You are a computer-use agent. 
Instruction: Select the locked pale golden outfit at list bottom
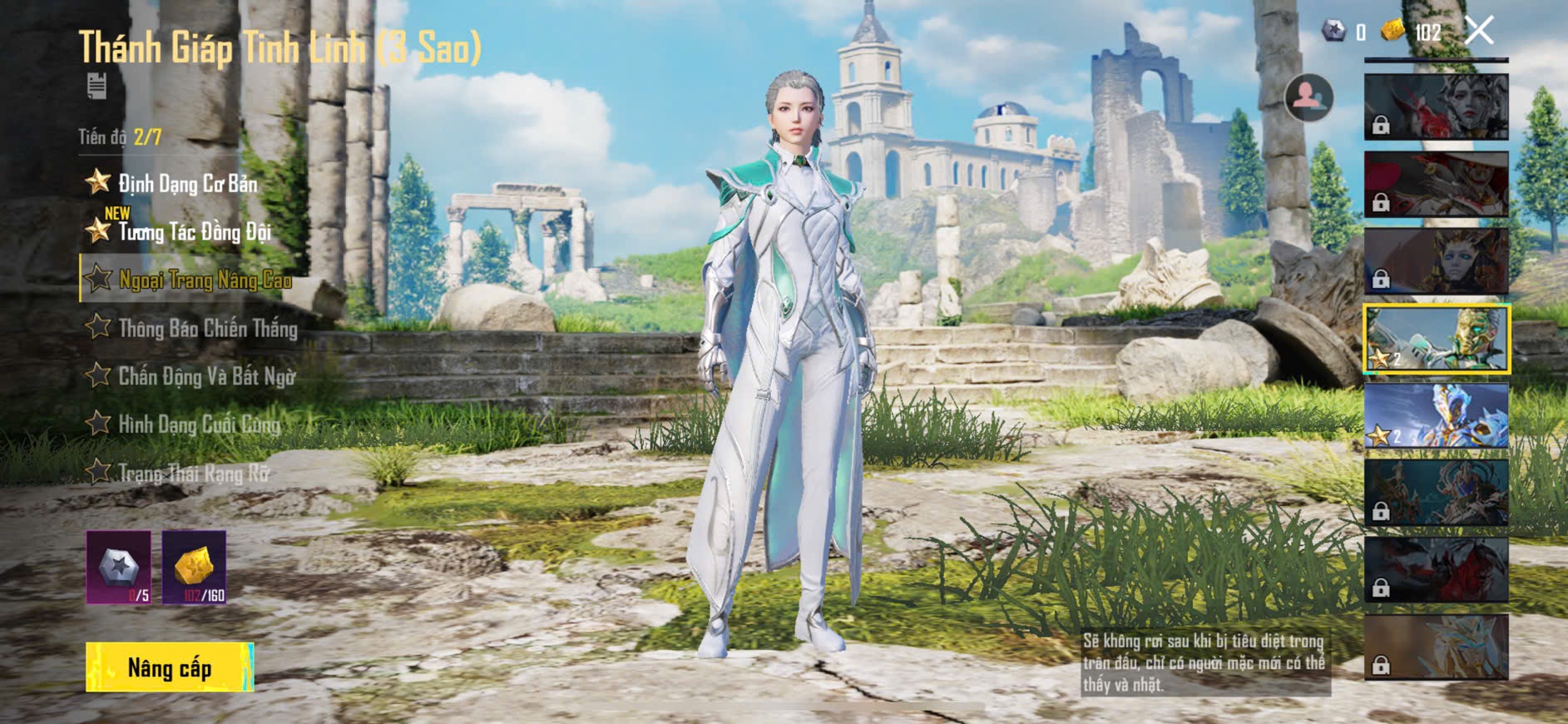coord(1436,647)
